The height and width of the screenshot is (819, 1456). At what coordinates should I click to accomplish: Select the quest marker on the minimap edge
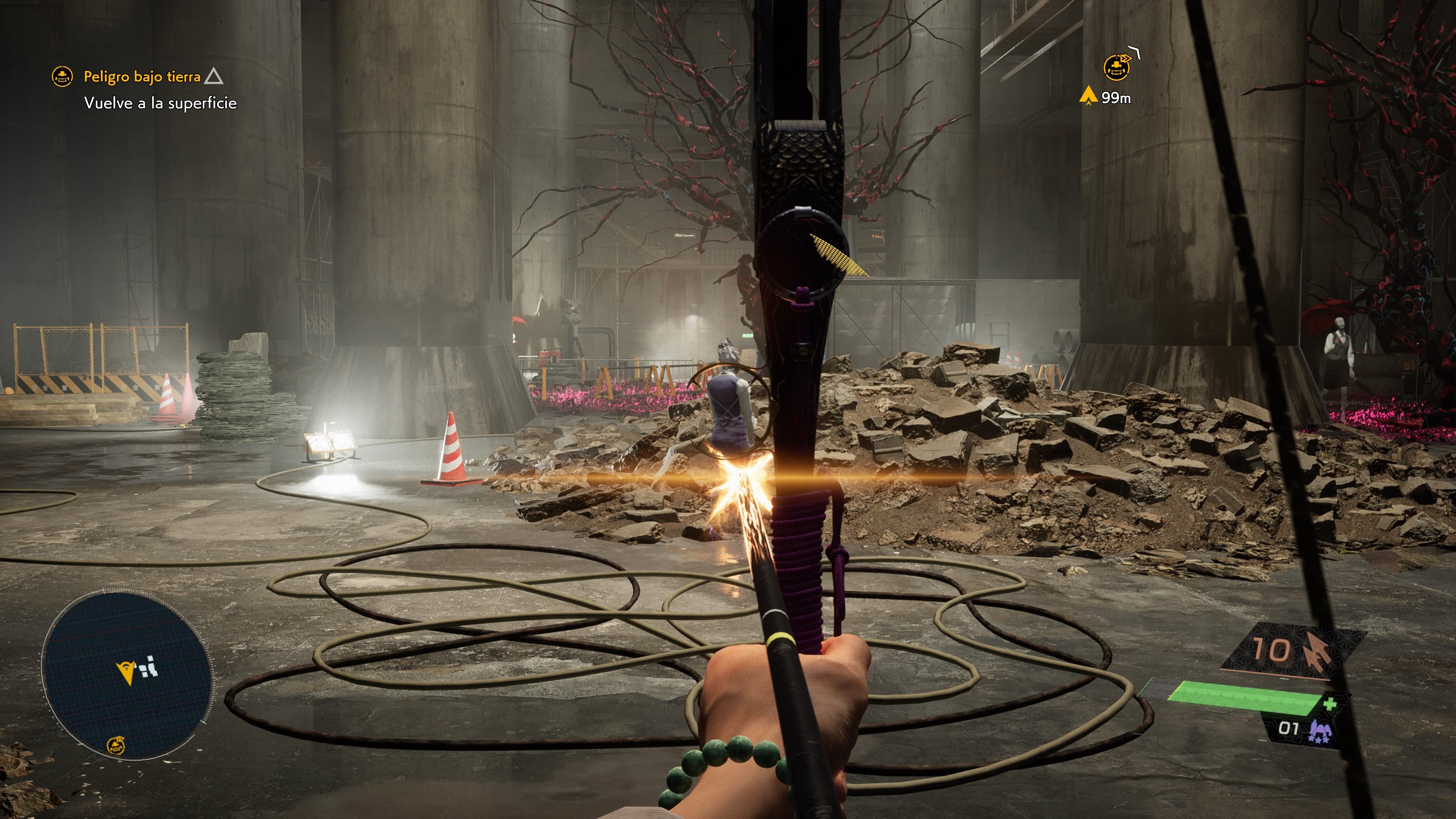[116, 745]
